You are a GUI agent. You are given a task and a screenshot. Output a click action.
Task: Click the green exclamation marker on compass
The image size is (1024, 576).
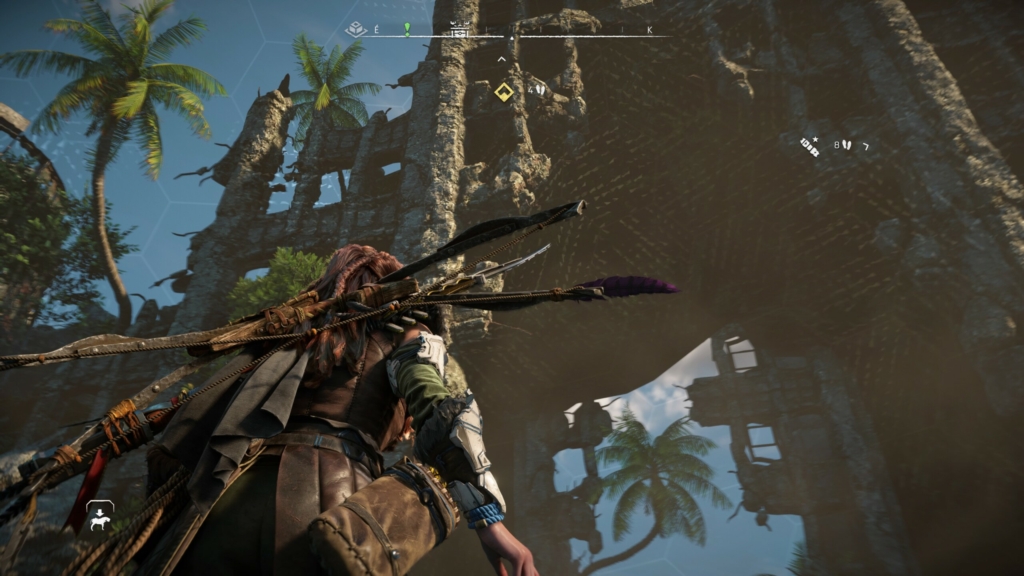coord(407,29)
